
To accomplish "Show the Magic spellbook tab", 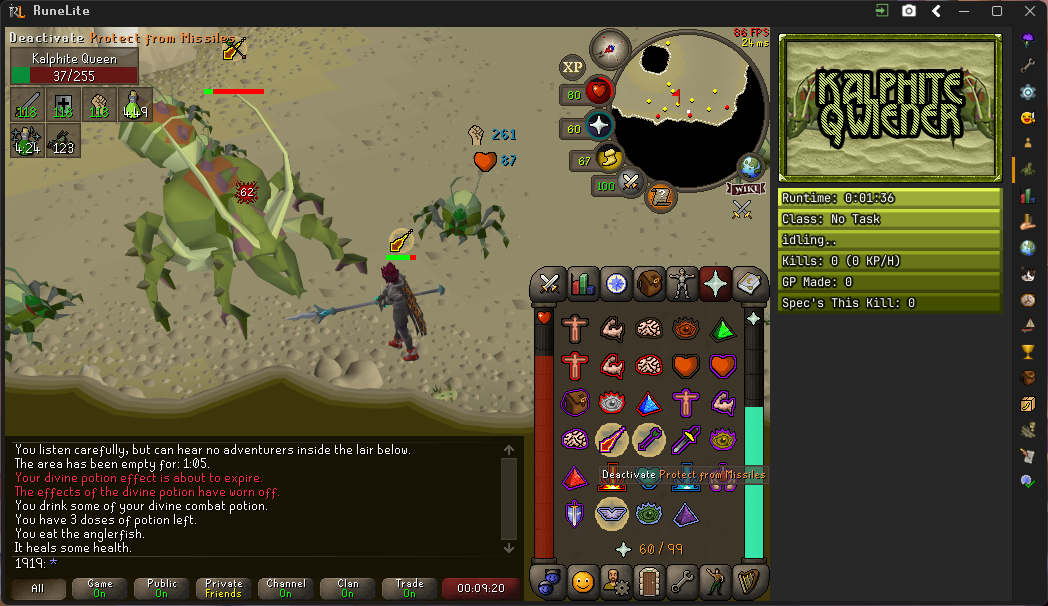I will 748,284.
